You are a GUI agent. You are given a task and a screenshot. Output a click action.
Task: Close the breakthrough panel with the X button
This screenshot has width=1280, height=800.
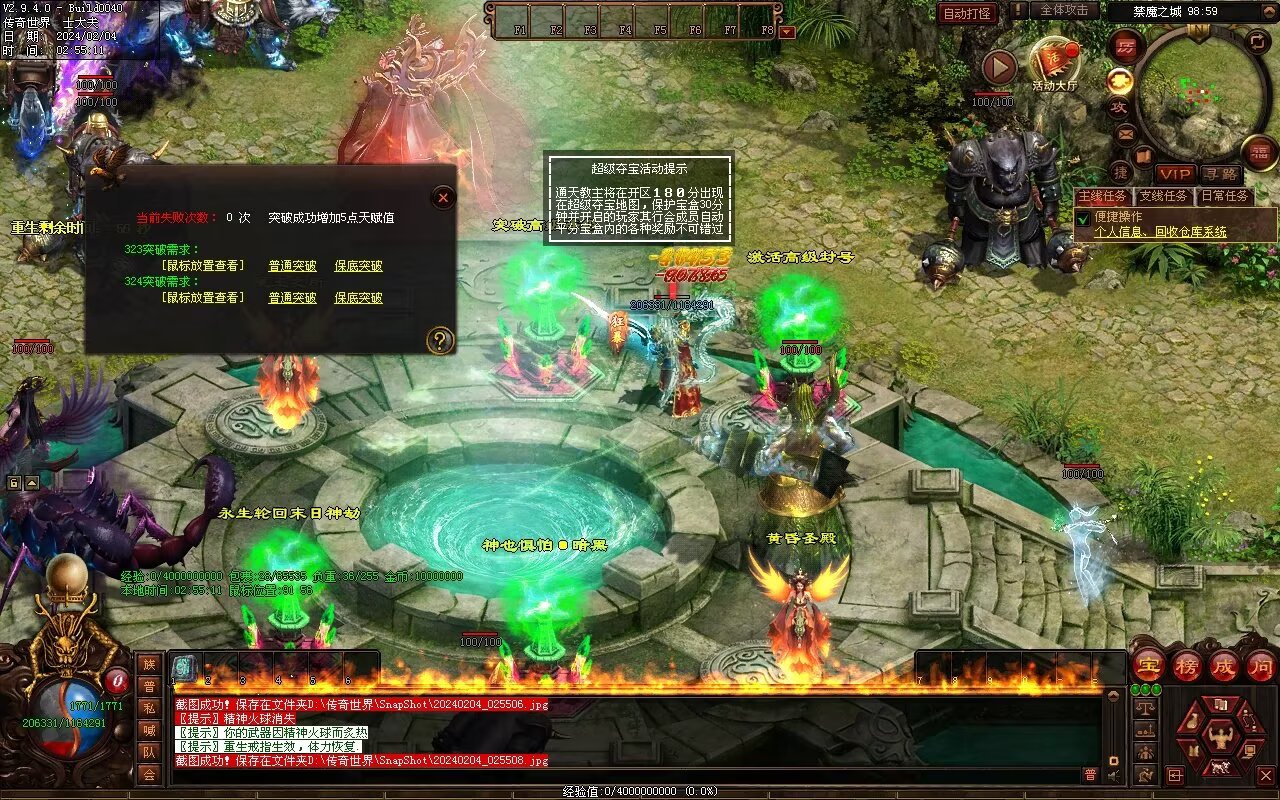443,198
